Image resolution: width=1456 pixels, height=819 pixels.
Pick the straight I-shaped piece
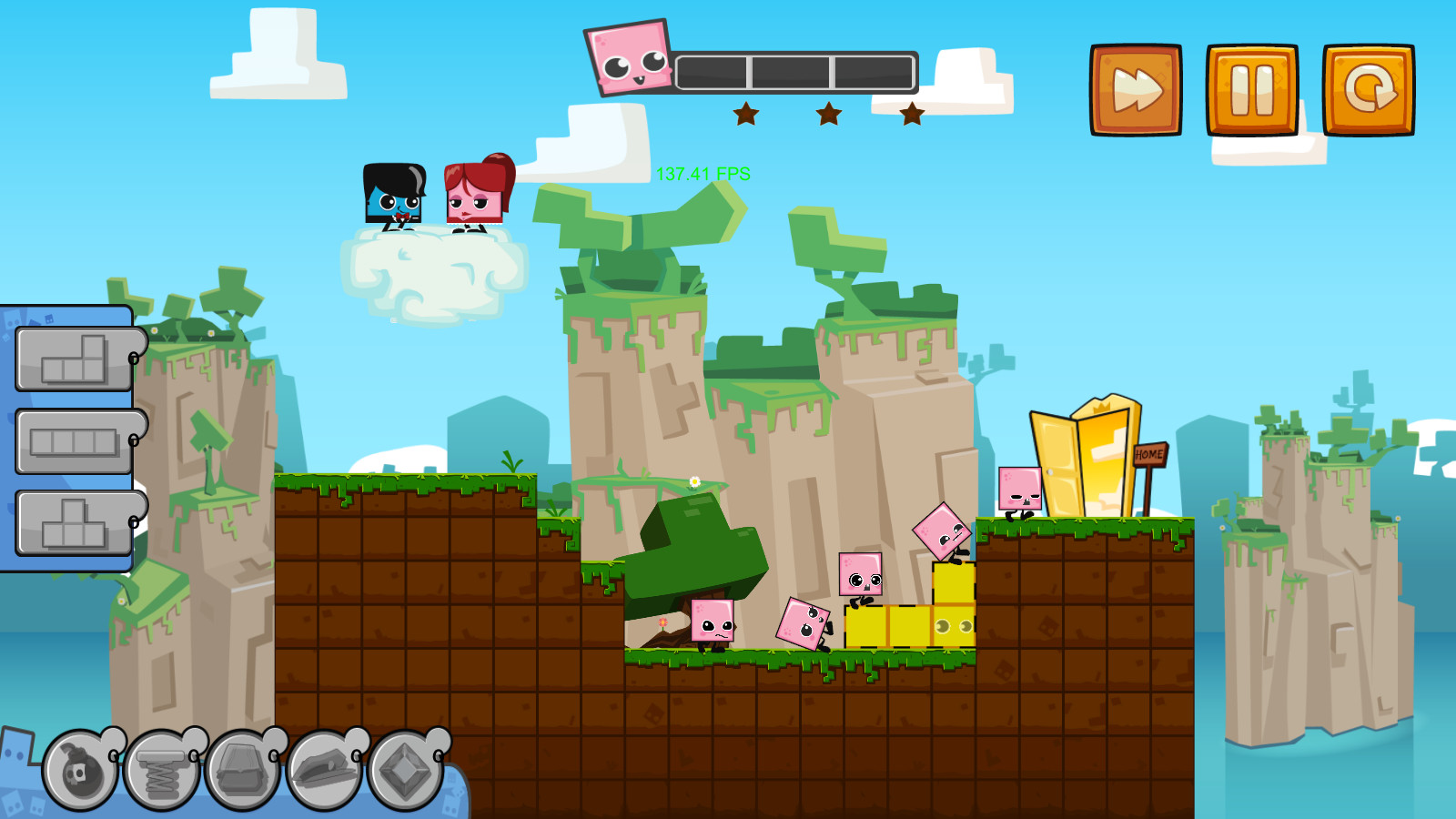tap(73, 440)
